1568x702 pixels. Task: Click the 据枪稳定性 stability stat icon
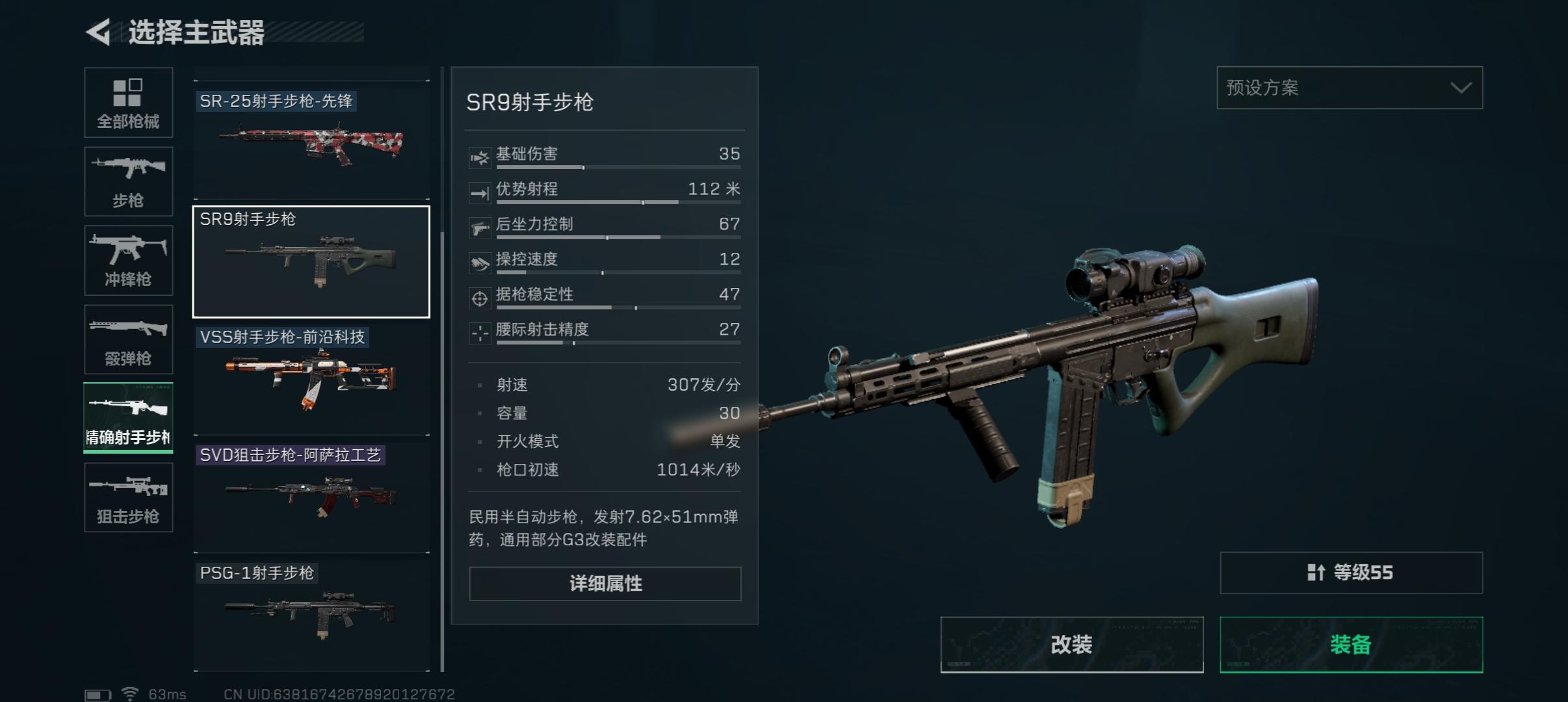point(480,295)
